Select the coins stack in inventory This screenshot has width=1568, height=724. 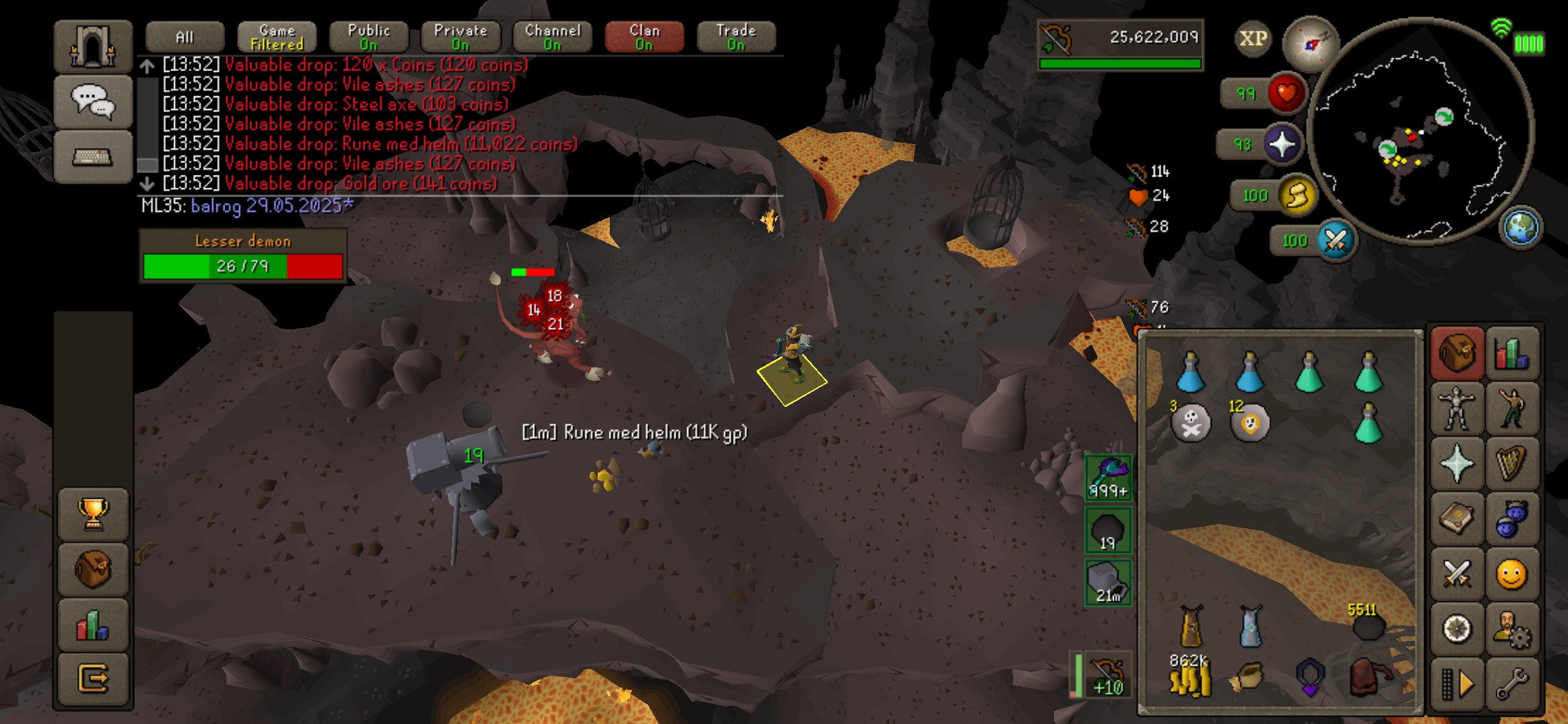1190,677
